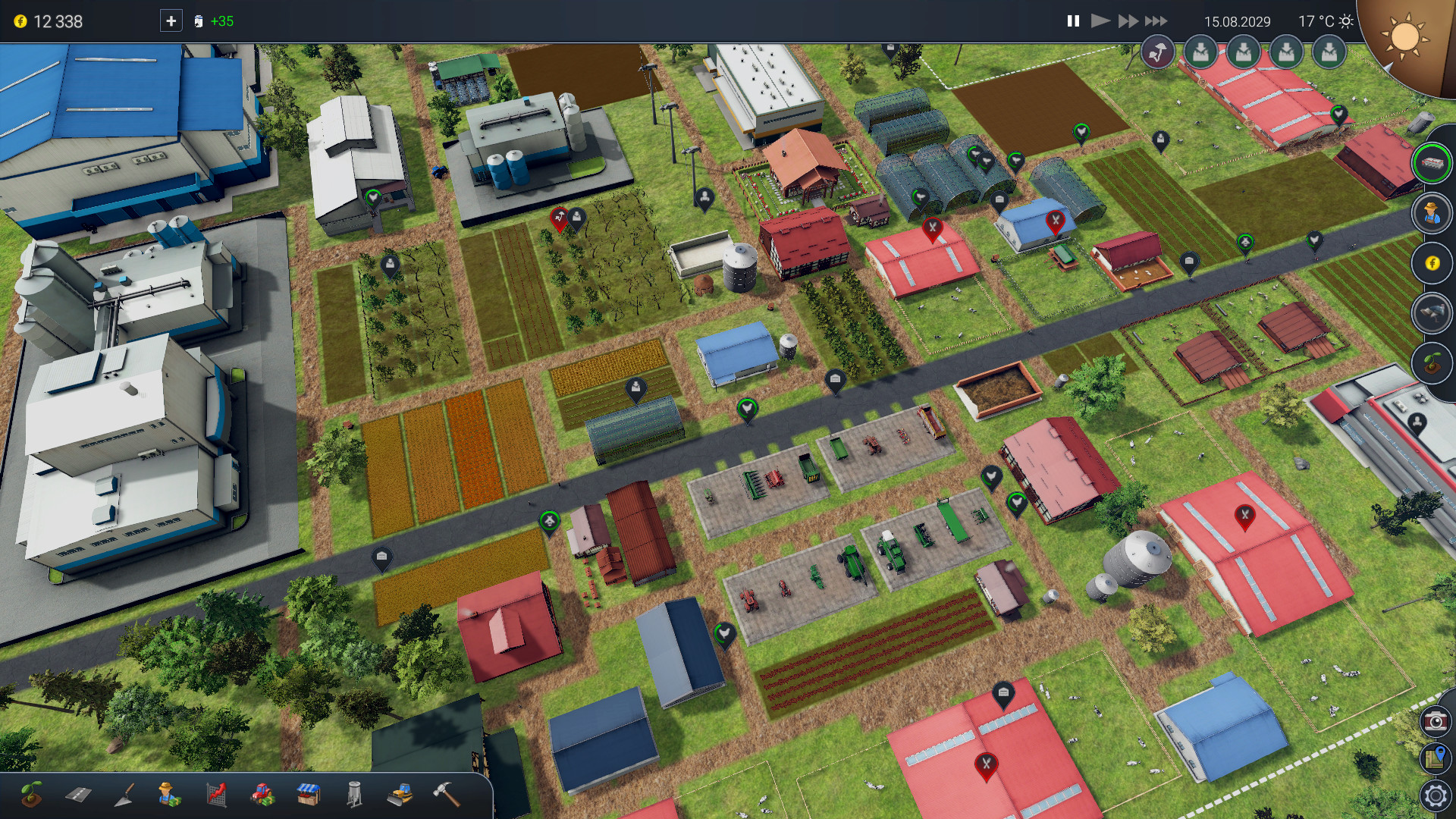Viewport: 1456px width, 819px height.
Task: Toggle the minimap view
Action: tap(1435, 757)
